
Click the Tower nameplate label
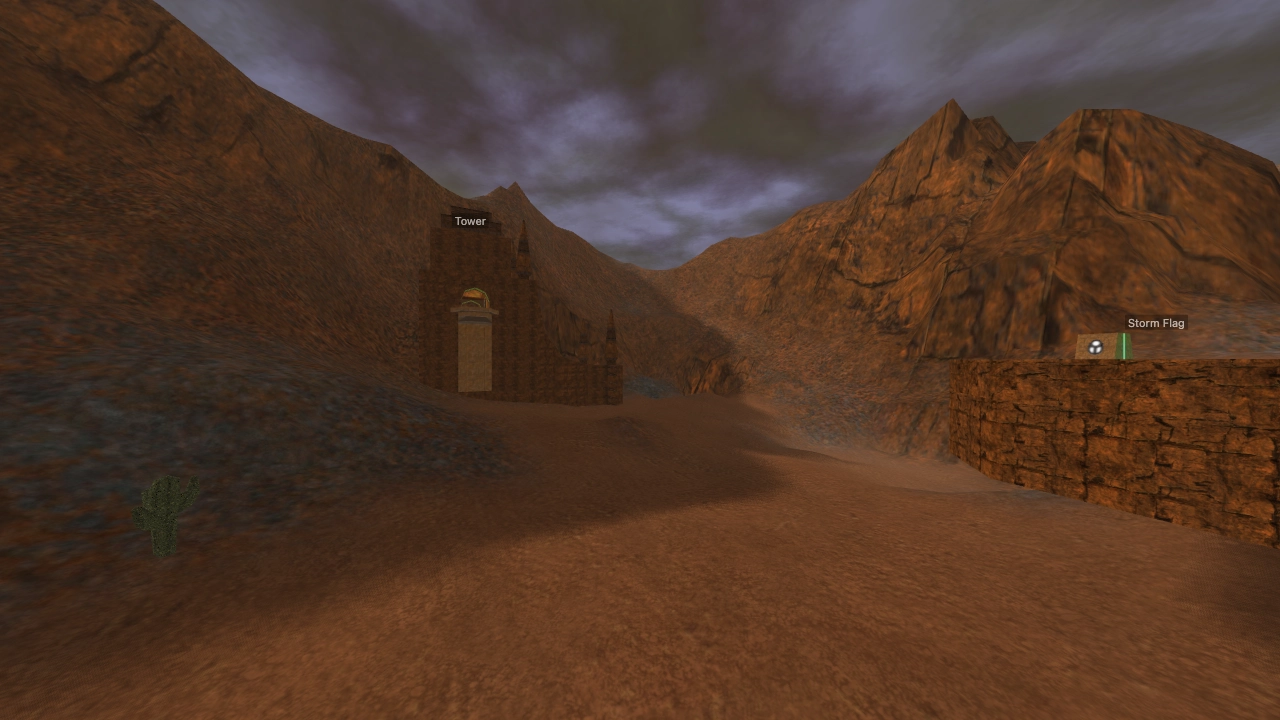click(470, 221)
